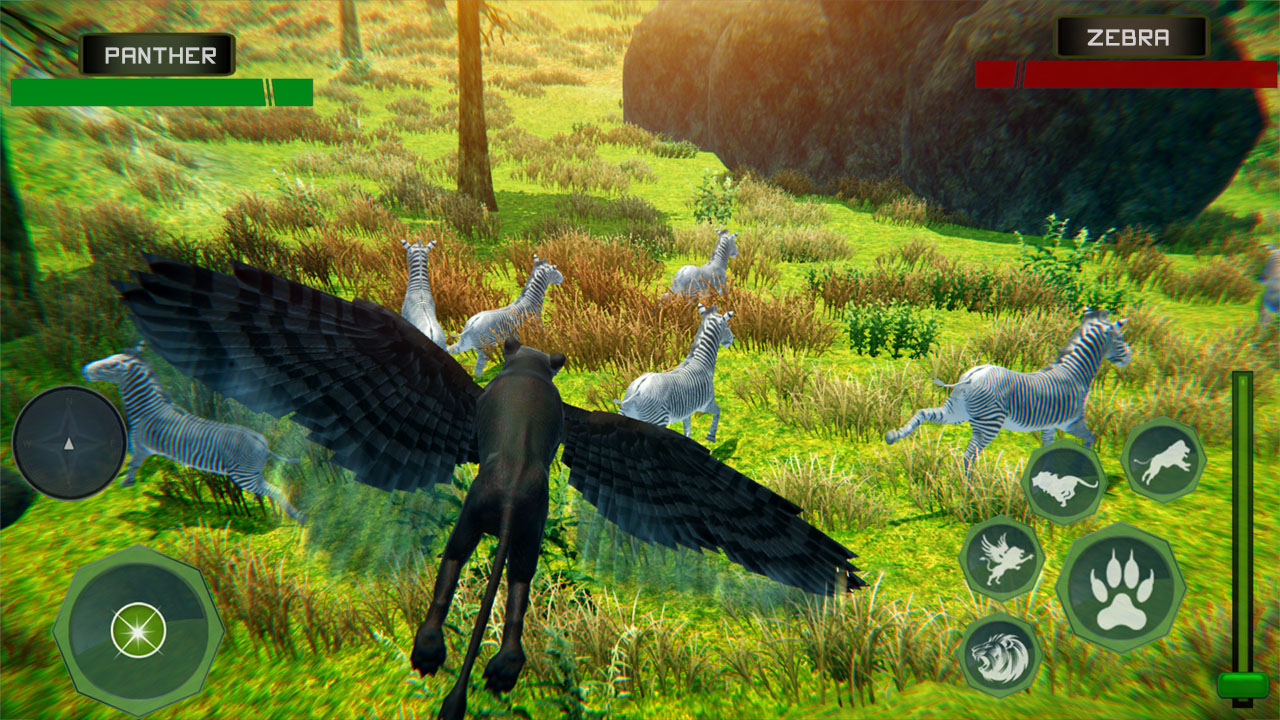The height and width of the screenshot is (720, 1280).
Task: Click the green vertical slider handle
Action: pos(1243,685)
